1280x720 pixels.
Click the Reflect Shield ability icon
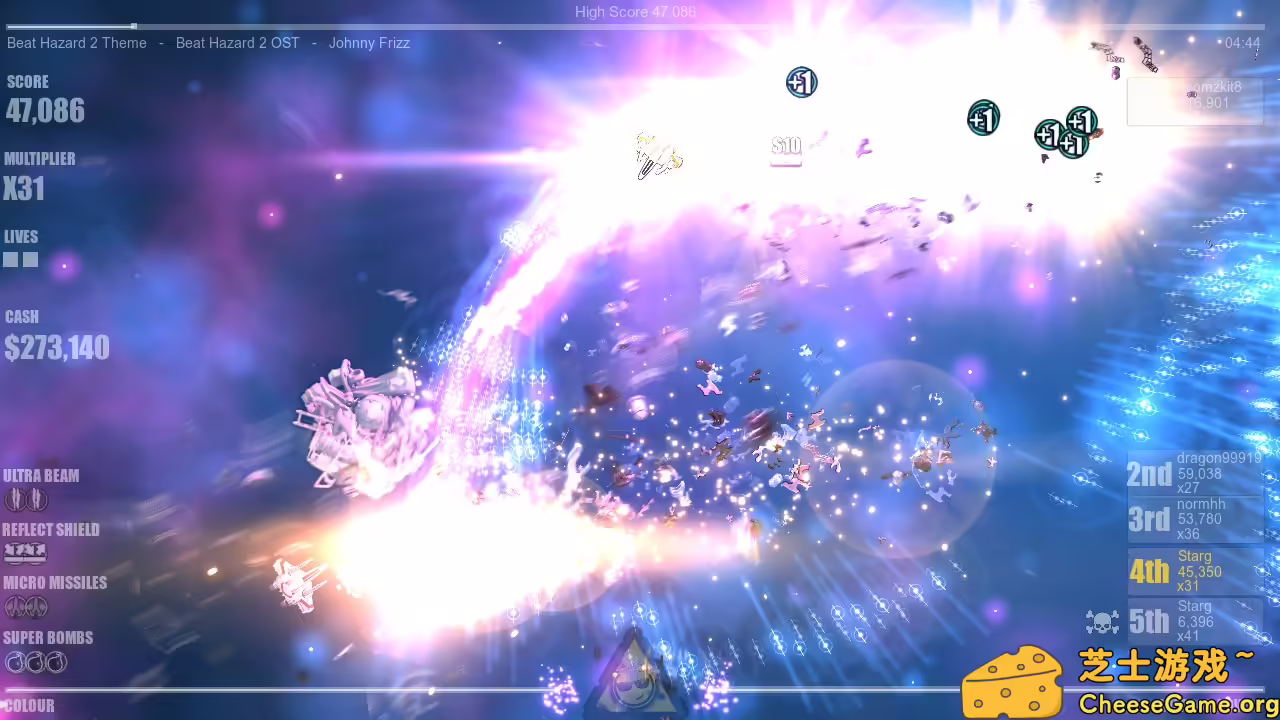pos(25,553)
